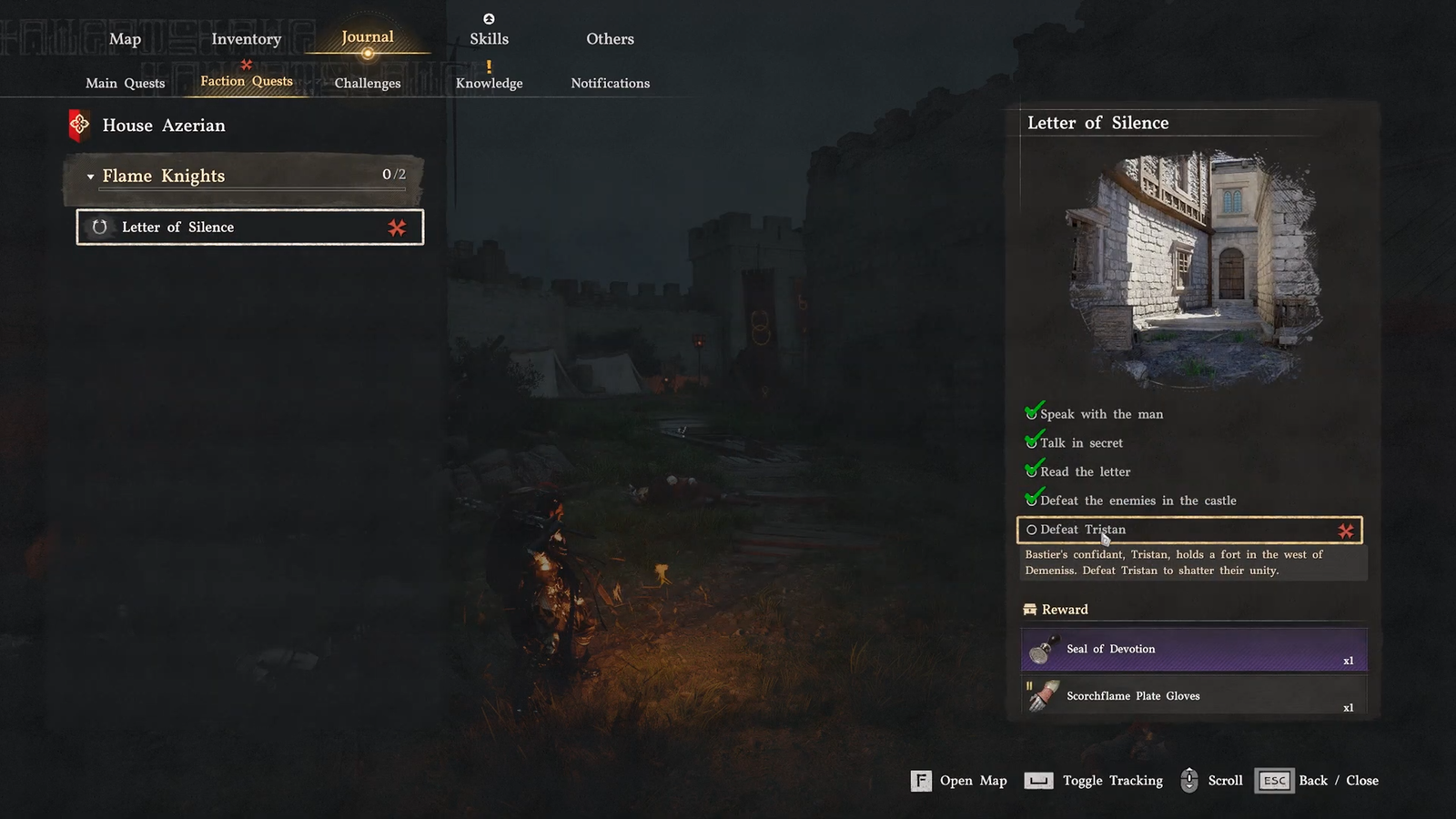
Task: Select the Letter of Silence quest entry
Action: click(x=249, y=227)
